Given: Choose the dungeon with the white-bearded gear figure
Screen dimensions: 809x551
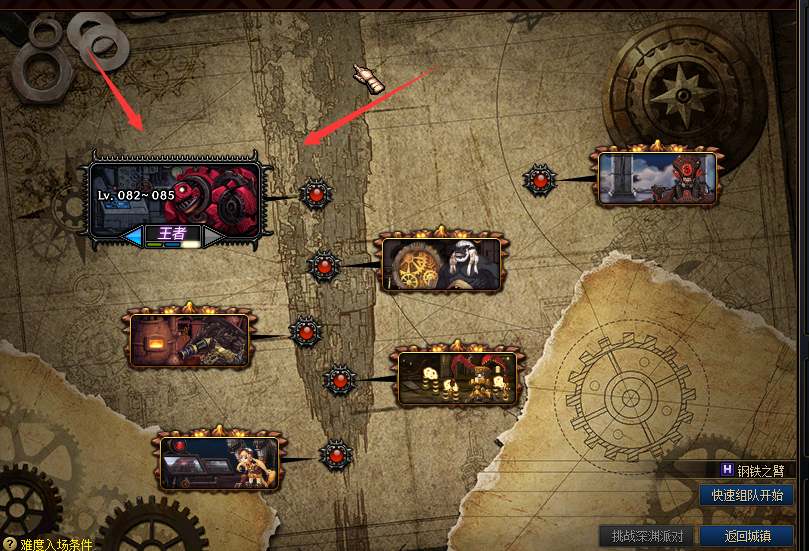Looking at the screenshot, I should click(440, 264).
